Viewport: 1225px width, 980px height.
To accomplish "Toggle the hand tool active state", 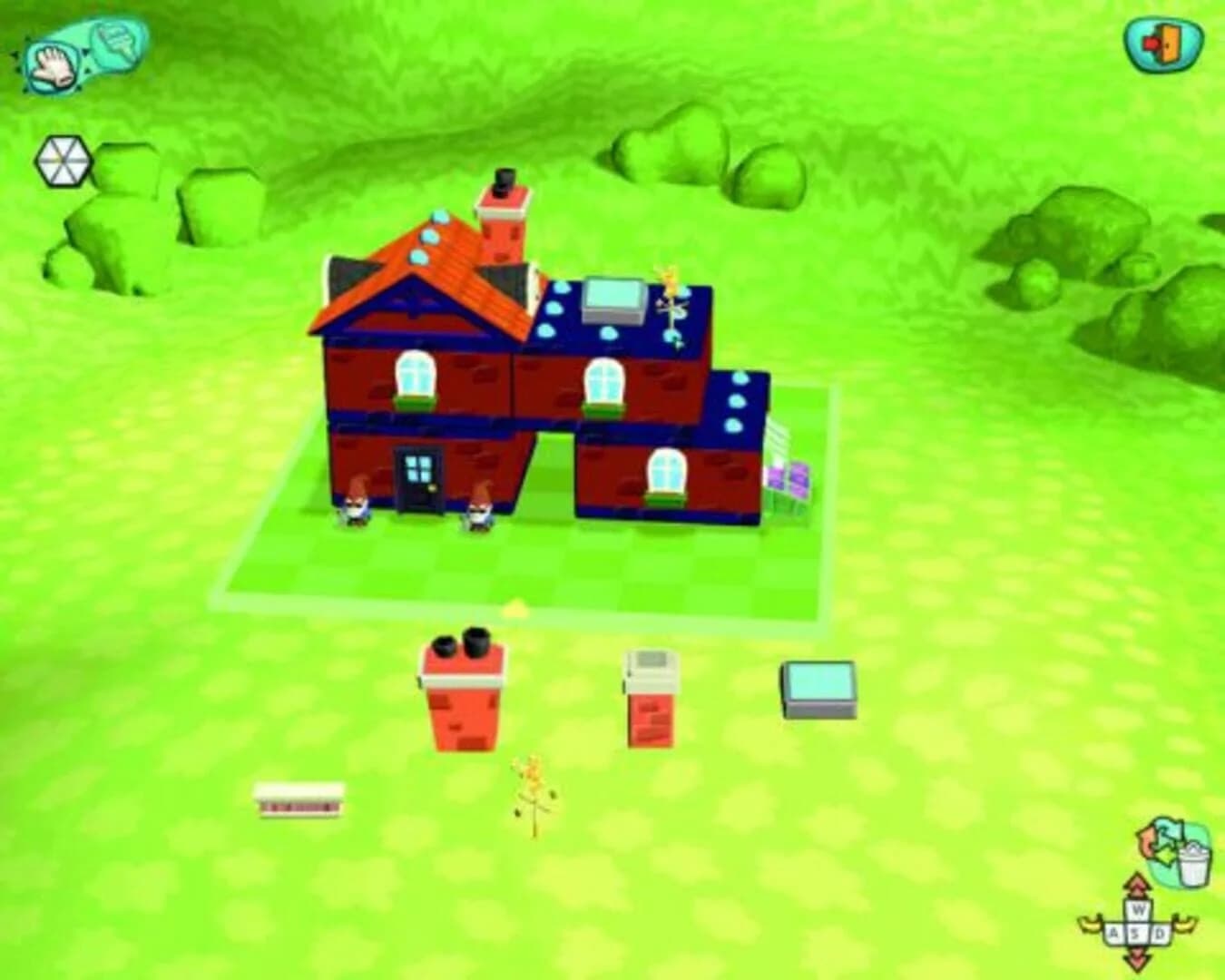I will [53, 66].
